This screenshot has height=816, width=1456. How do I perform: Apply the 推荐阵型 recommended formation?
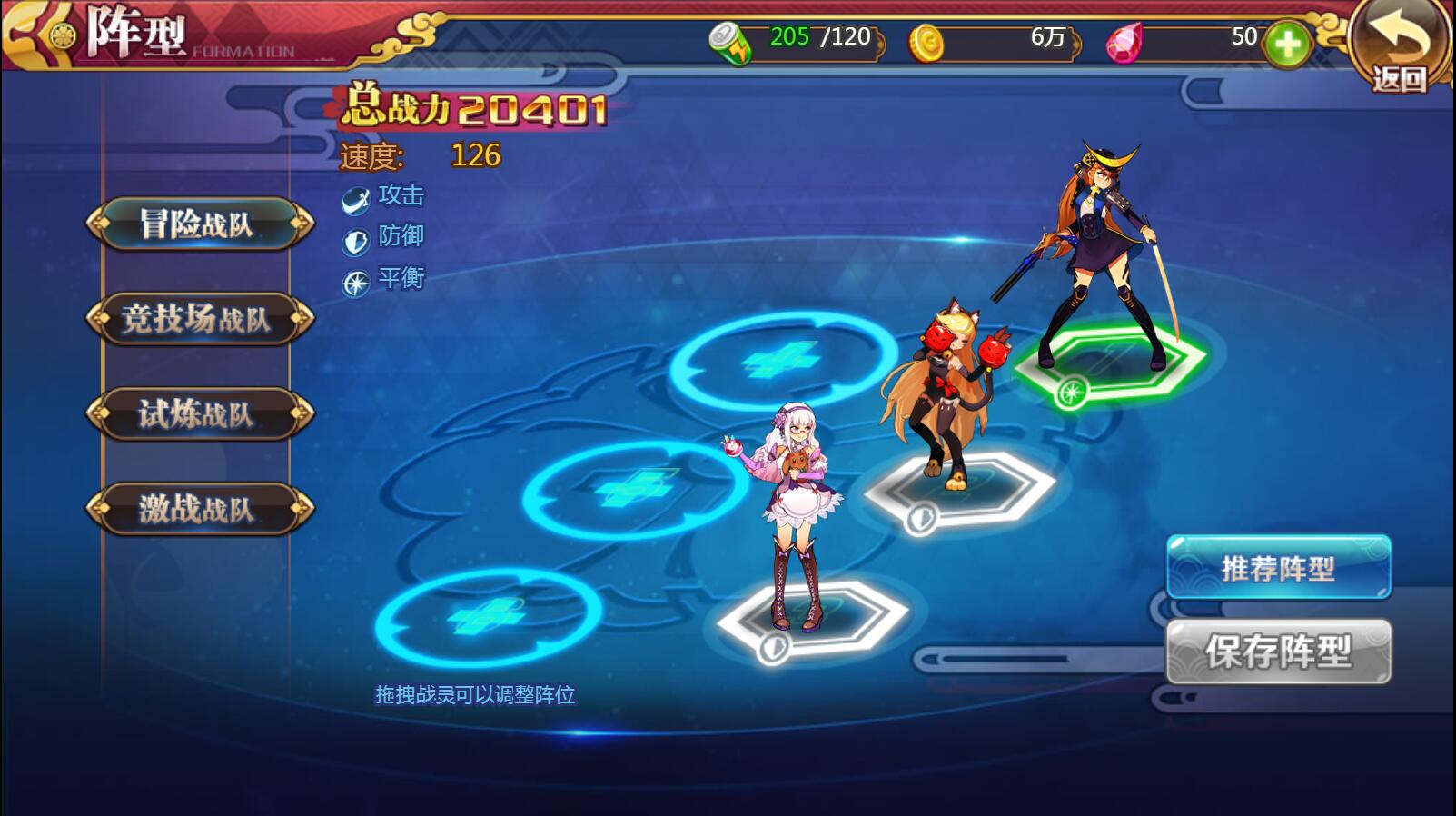[1277, 568]
